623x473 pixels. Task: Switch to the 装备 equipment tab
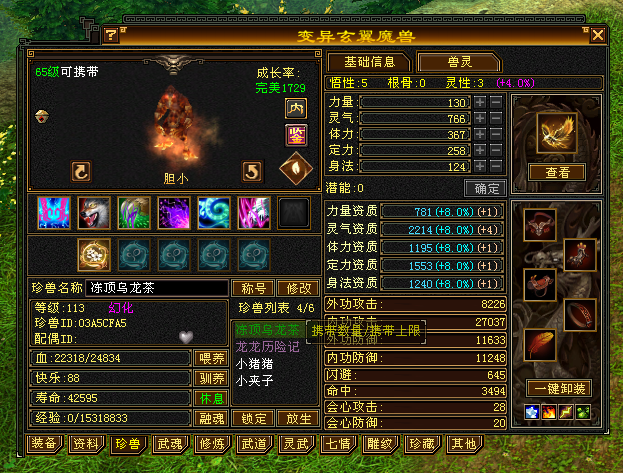[x=43, y=443]
